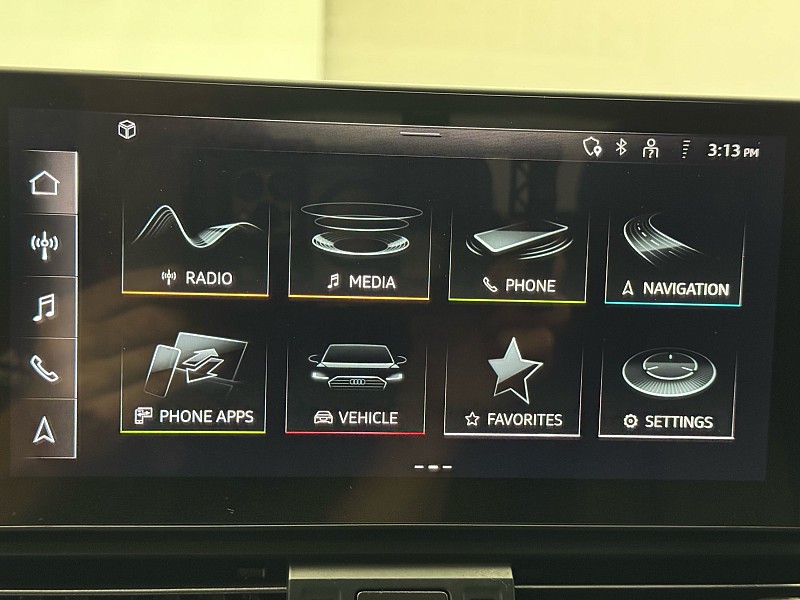This screenshot has width=800, height=600.
Task: Launch Navigation from the home grid
Action: pos(675,258)
